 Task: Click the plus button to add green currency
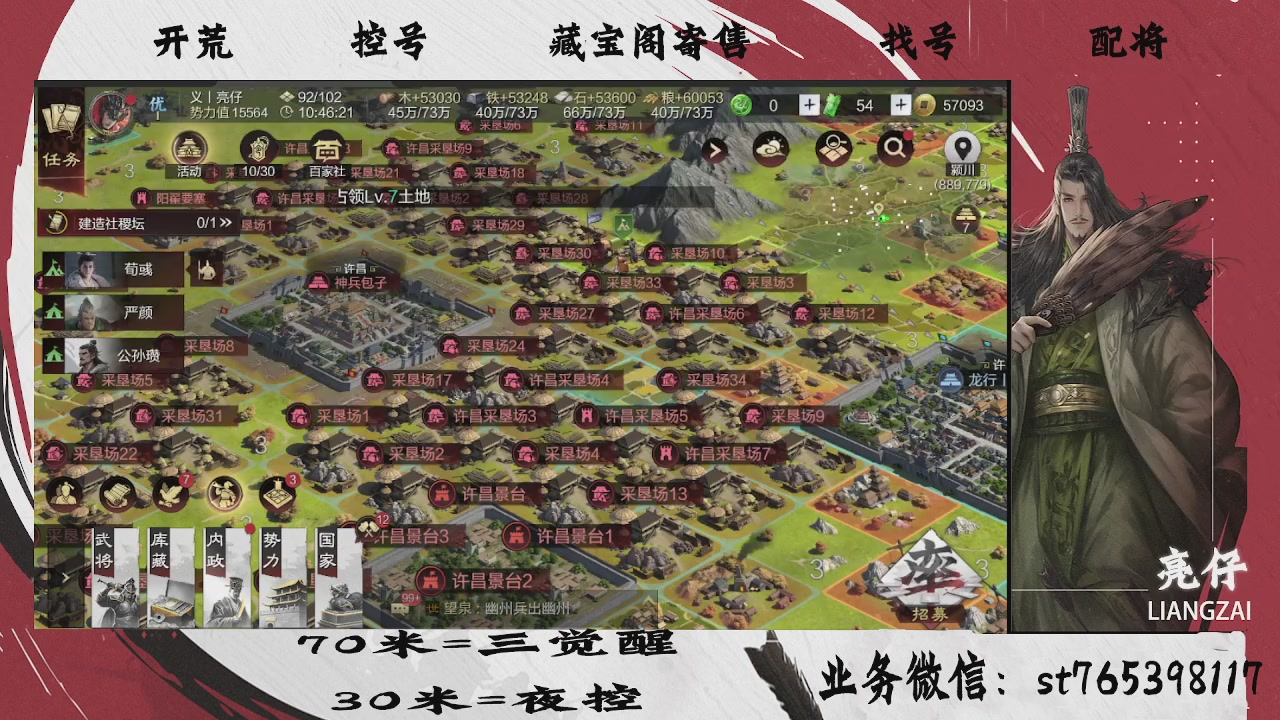(809, 105)
